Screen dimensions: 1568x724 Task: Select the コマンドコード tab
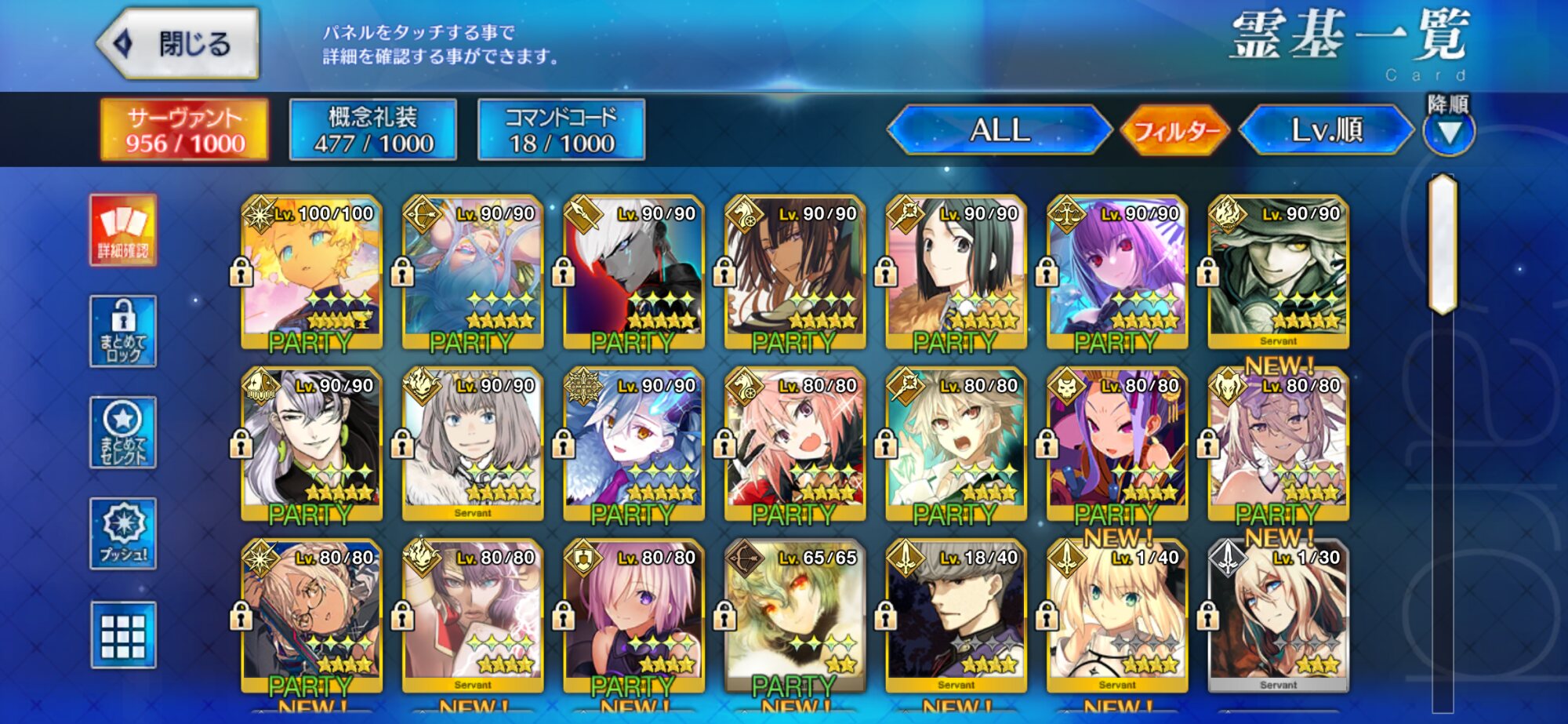click(561, 130)
